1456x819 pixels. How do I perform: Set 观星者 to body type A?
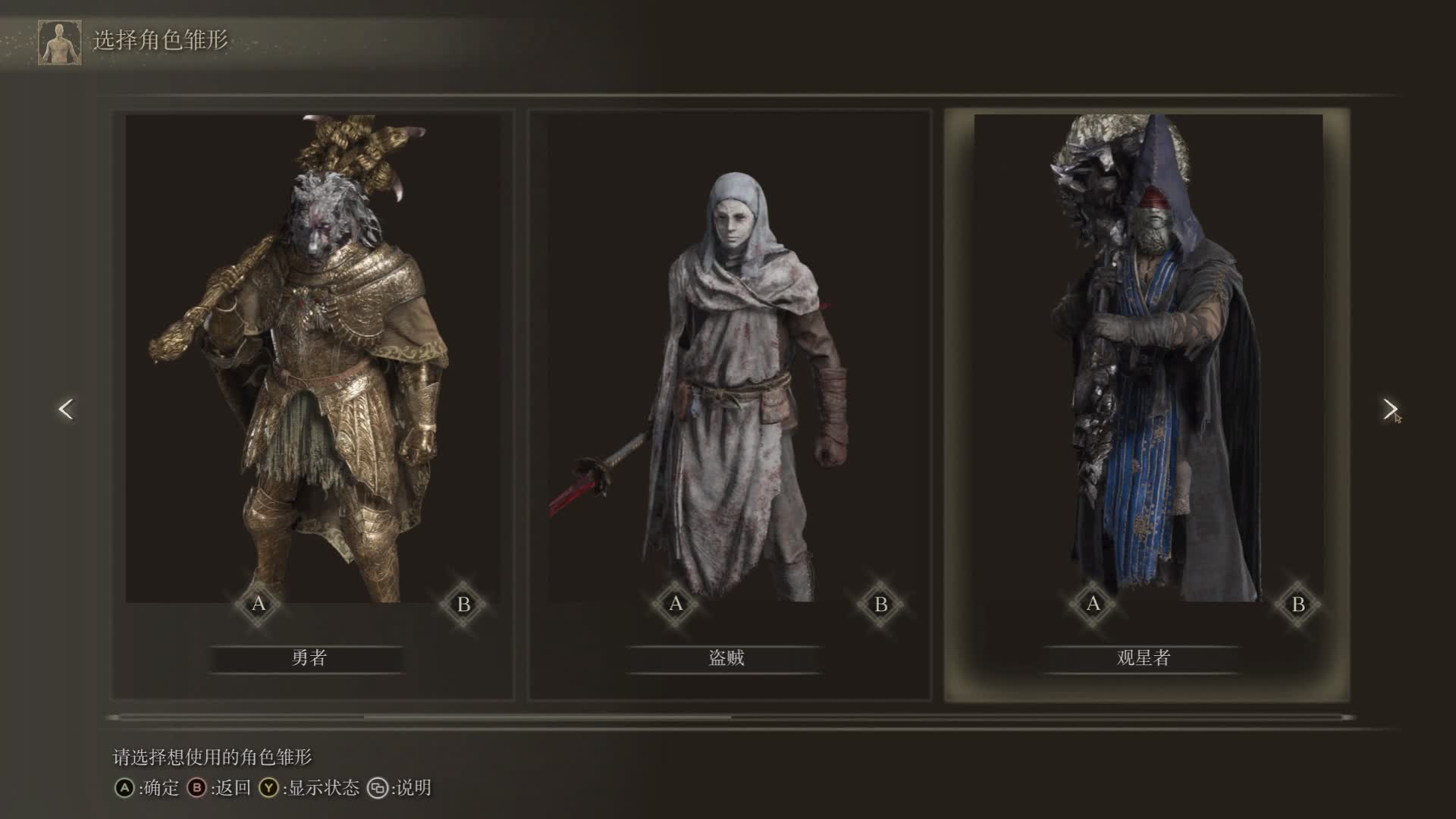pos(1093,604)
